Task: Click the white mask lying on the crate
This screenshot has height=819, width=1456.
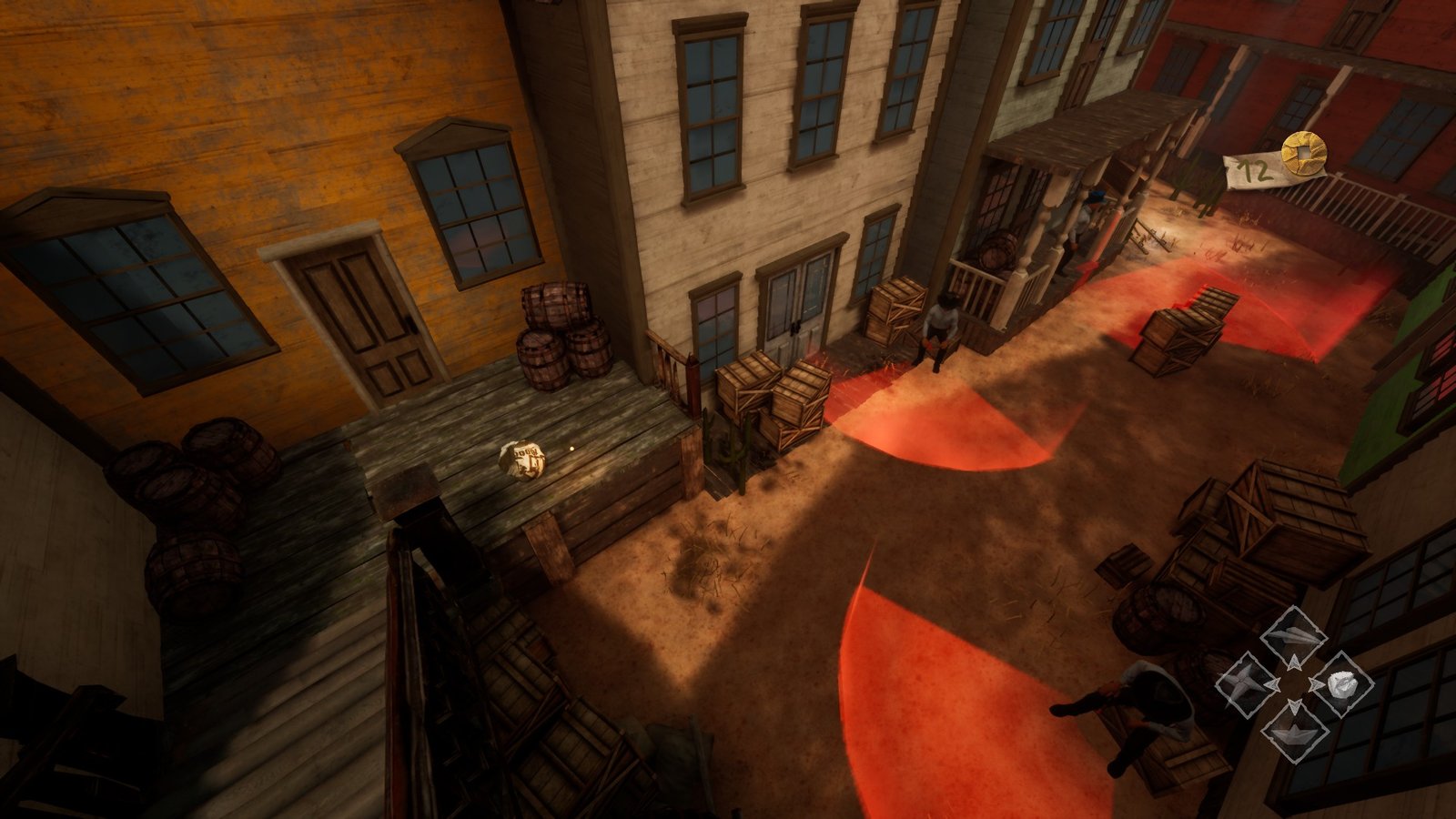Action: [x=525, y=459]
